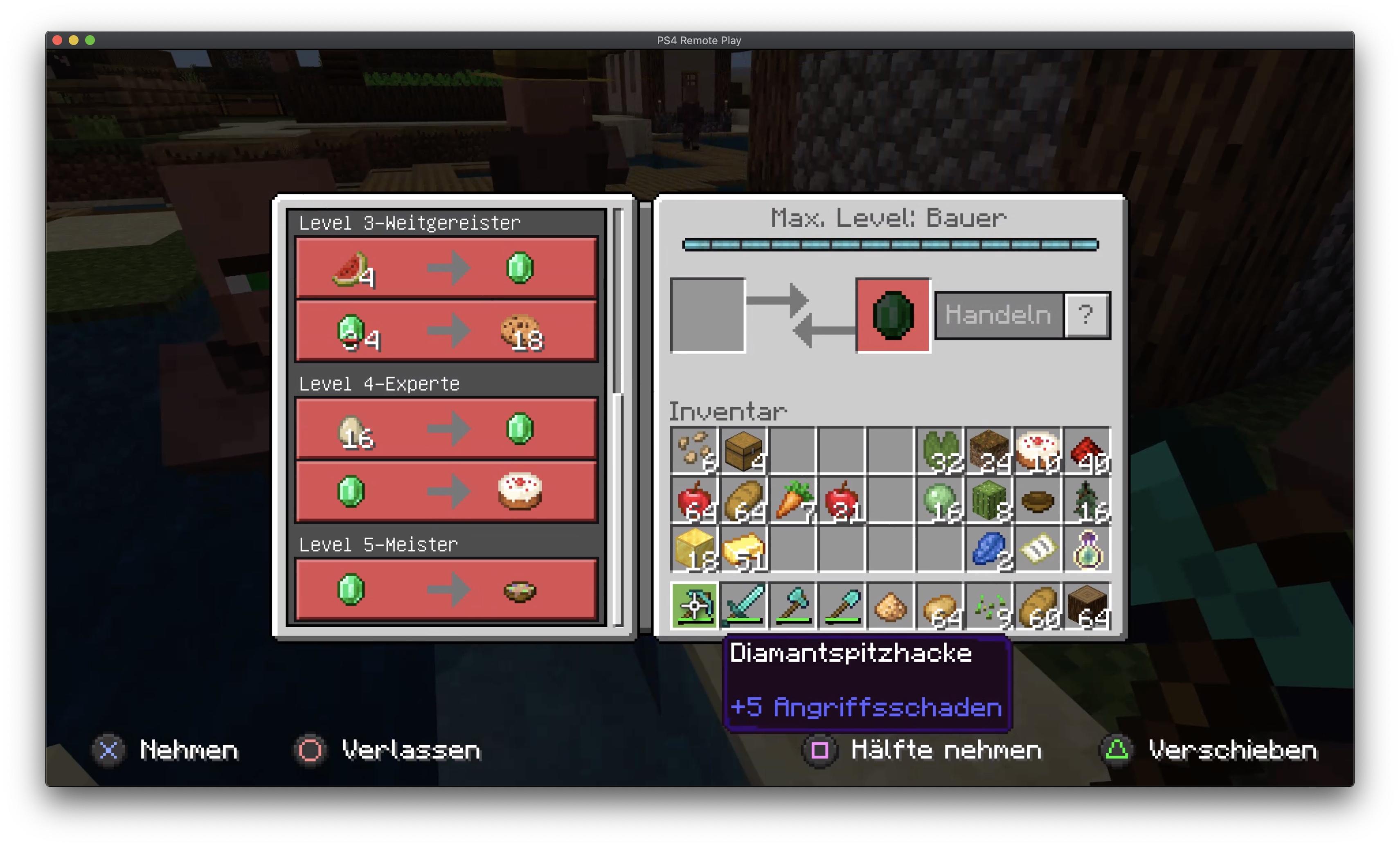Image resolution: width=1400 pixels, height=847 pixels.
Task: Select the diamond pickaxe hotbar slot
Action: tap(694, 606)
